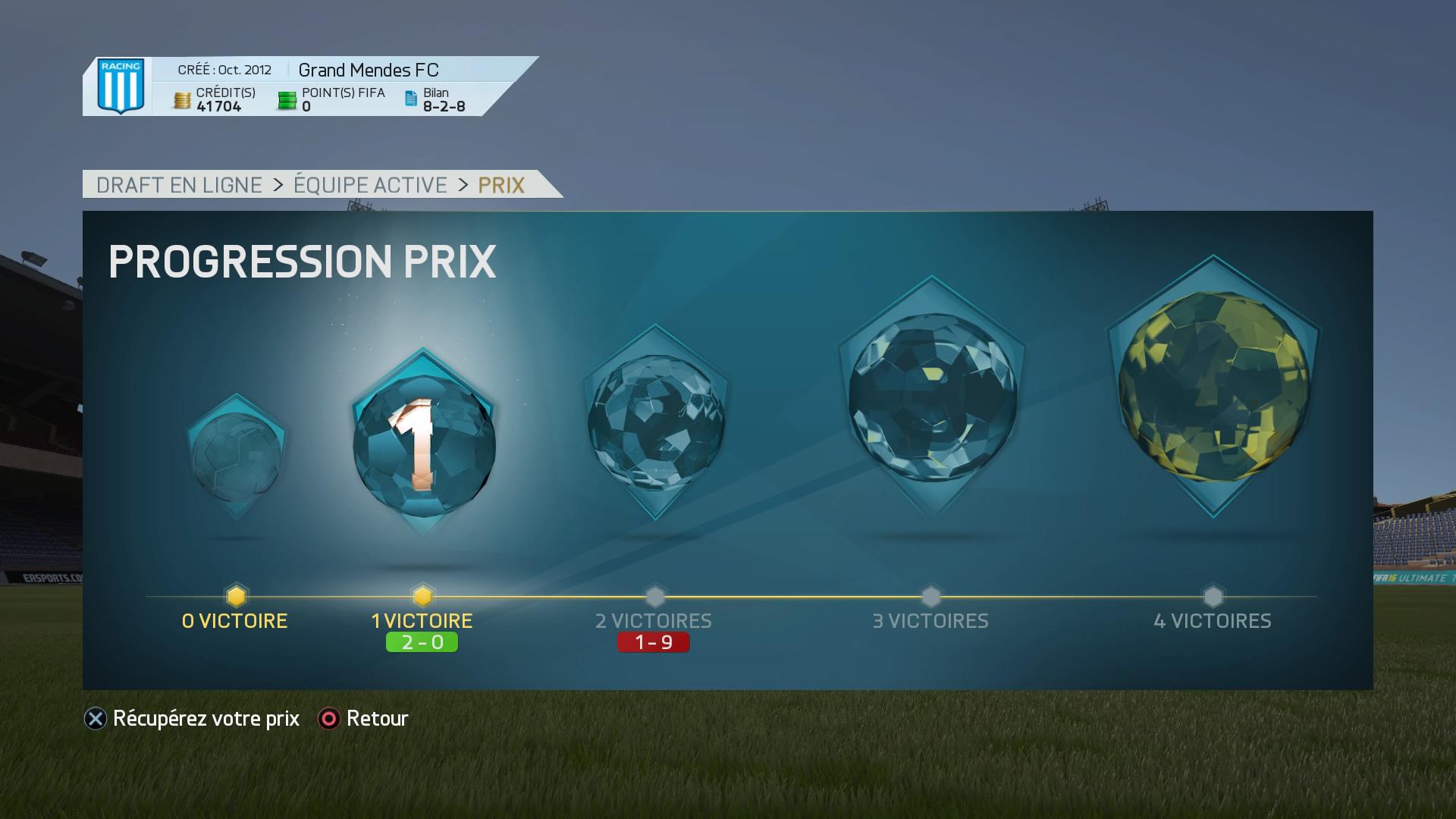Screen dimensions: 1456x819
Task: Go back to Équipe active breadcrumb
Action: coord(370,185)
